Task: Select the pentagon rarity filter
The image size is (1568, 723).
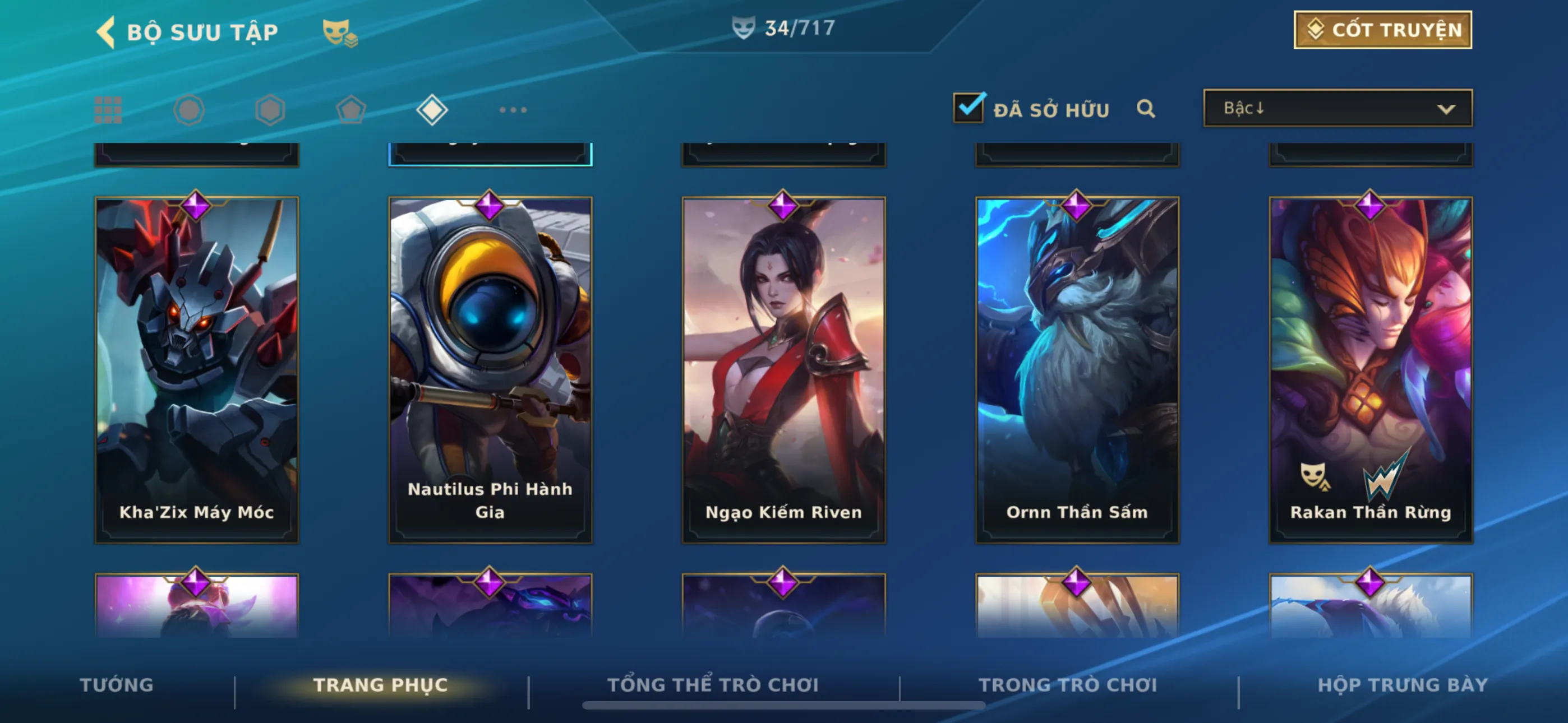Action: (x=351, y=110)
